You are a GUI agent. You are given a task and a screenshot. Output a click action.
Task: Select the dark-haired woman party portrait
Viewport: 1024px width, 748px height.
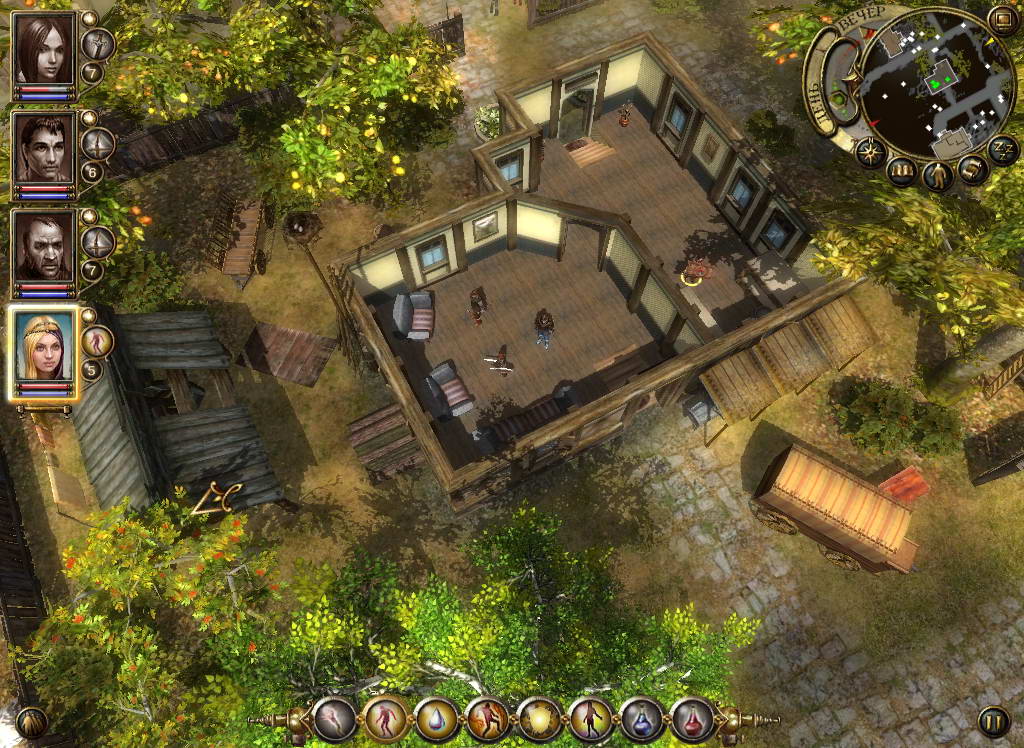tap(45, 49)
